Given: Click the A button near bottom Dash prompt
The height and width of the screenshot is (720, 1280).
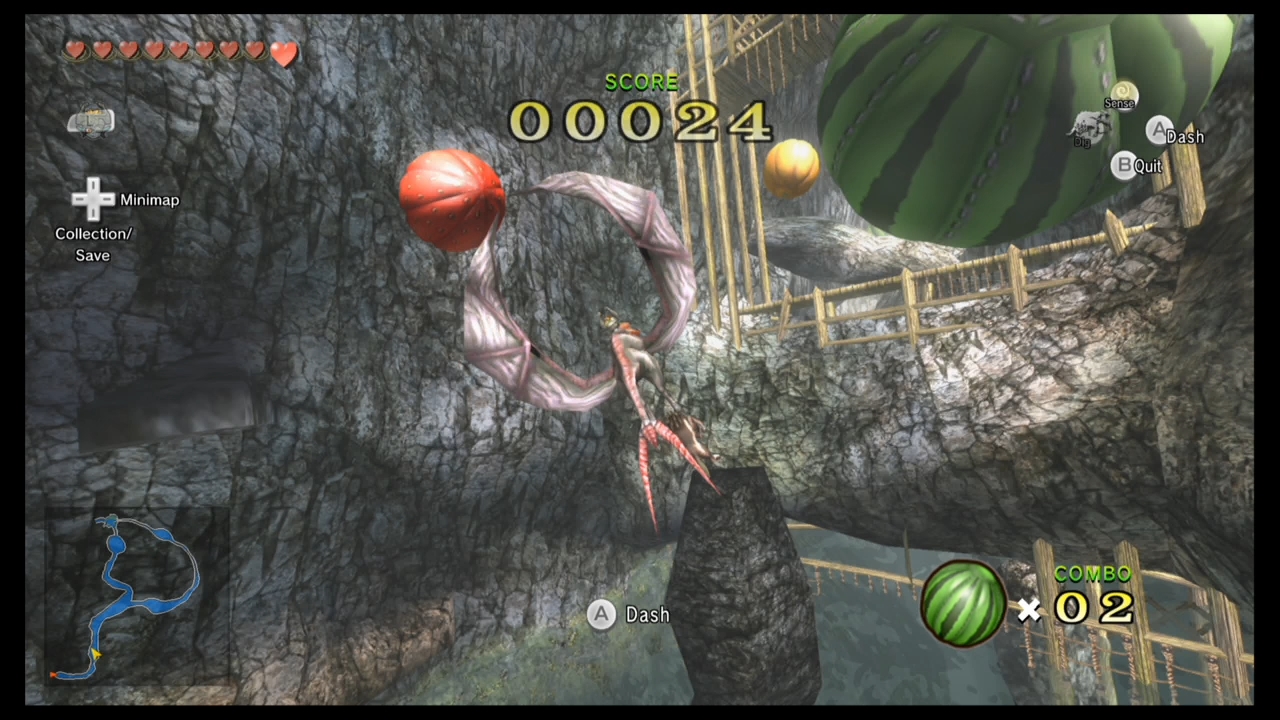Looking at the screenshot, I should [x=601, y=614].
